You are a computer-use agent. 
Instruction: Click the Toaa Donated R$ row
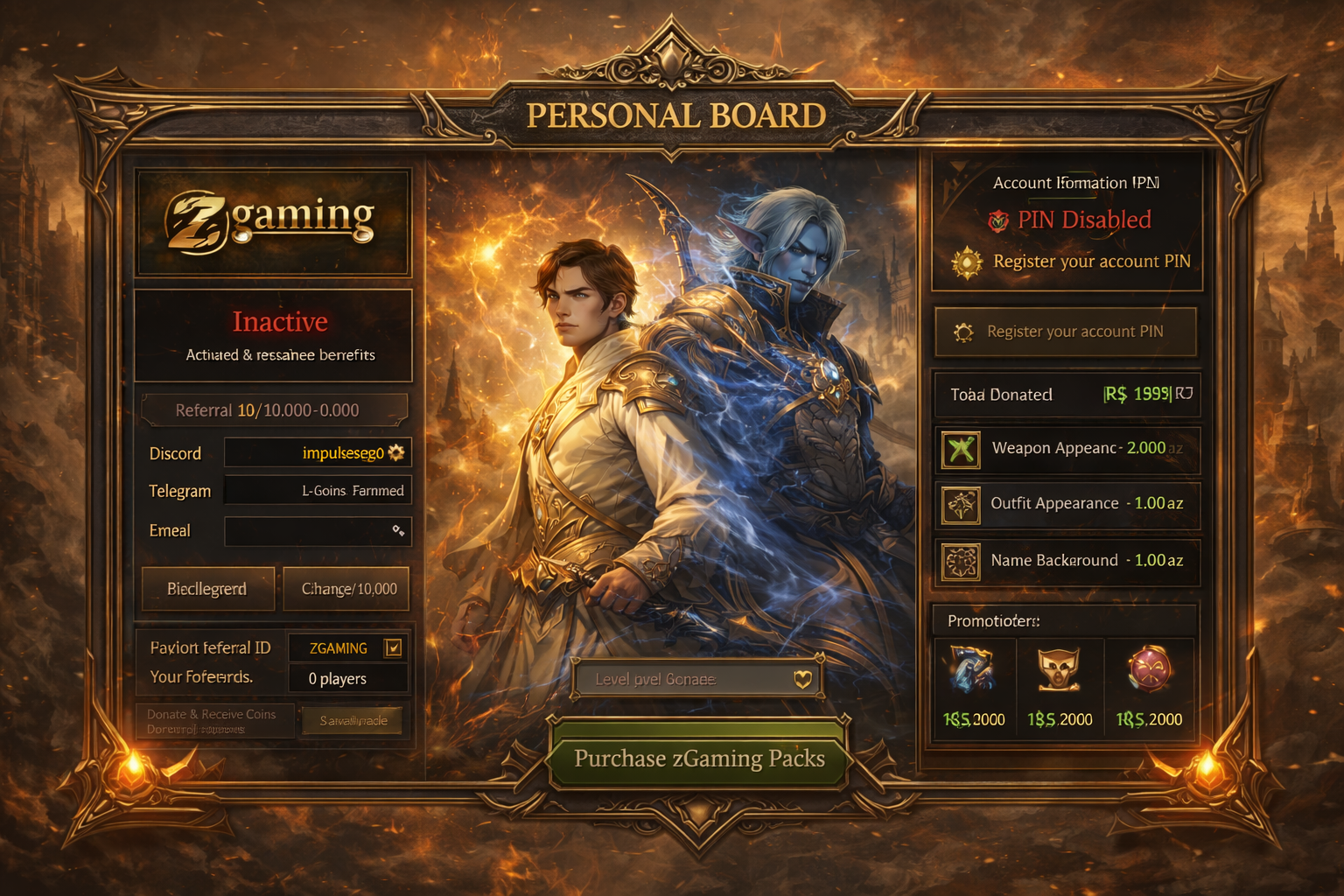coord(1067,395)
